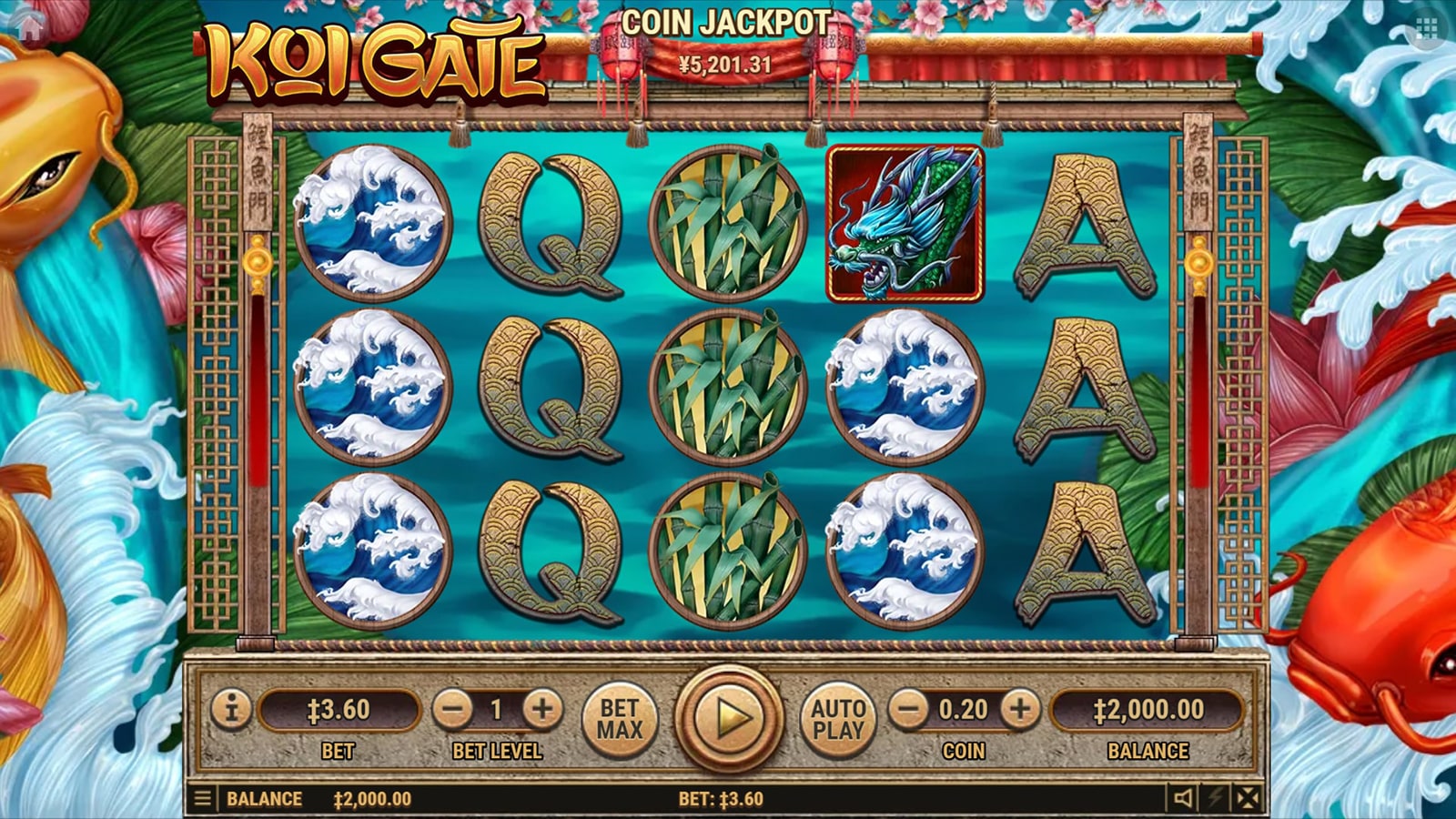Spin the reels with the play button
The width and height of the screenshot is (1456, 819).
coord(728,719)
